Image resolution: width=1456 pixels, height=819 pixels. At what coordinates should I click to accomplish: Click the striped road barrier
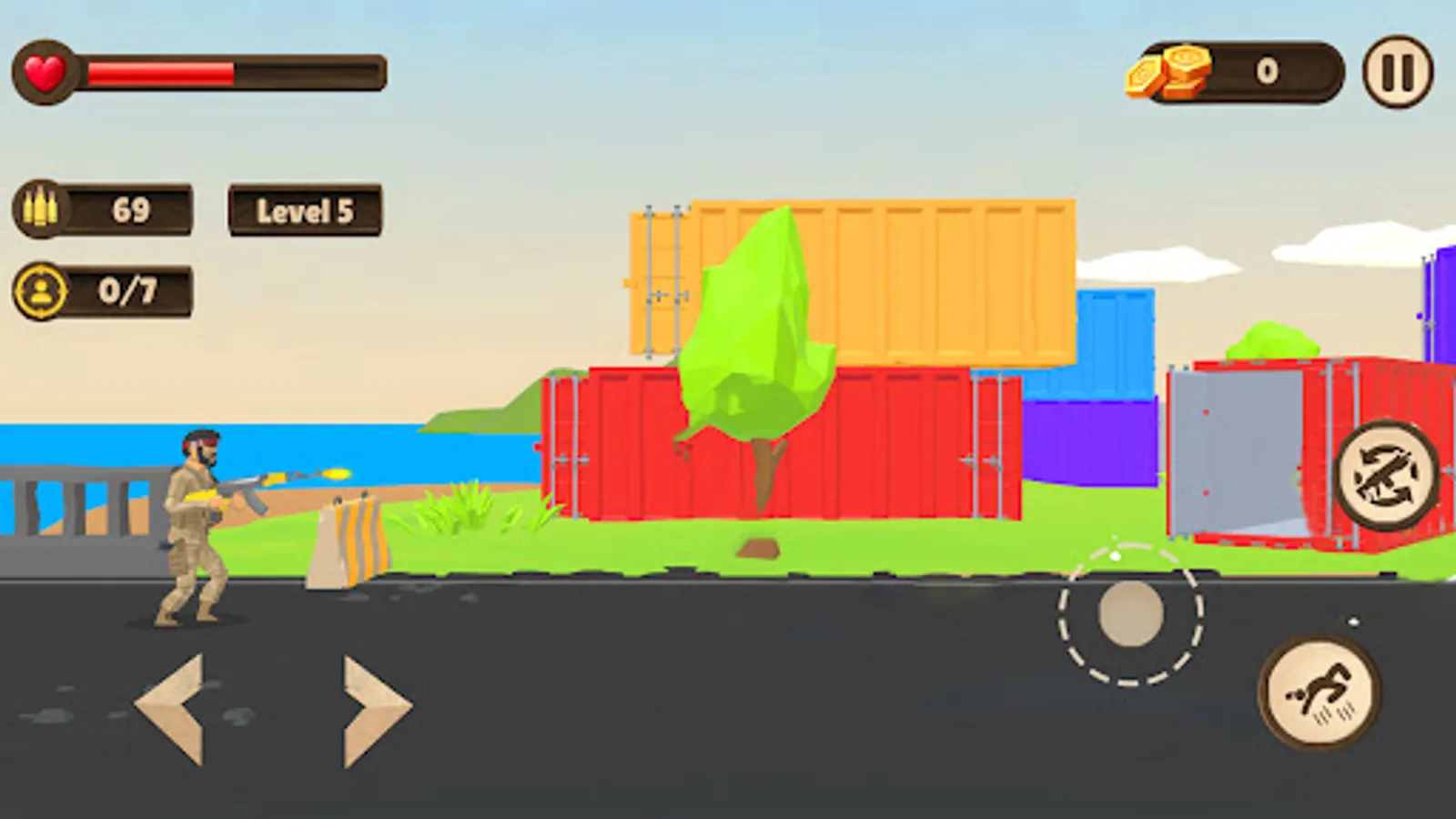[x=350, y=537]
